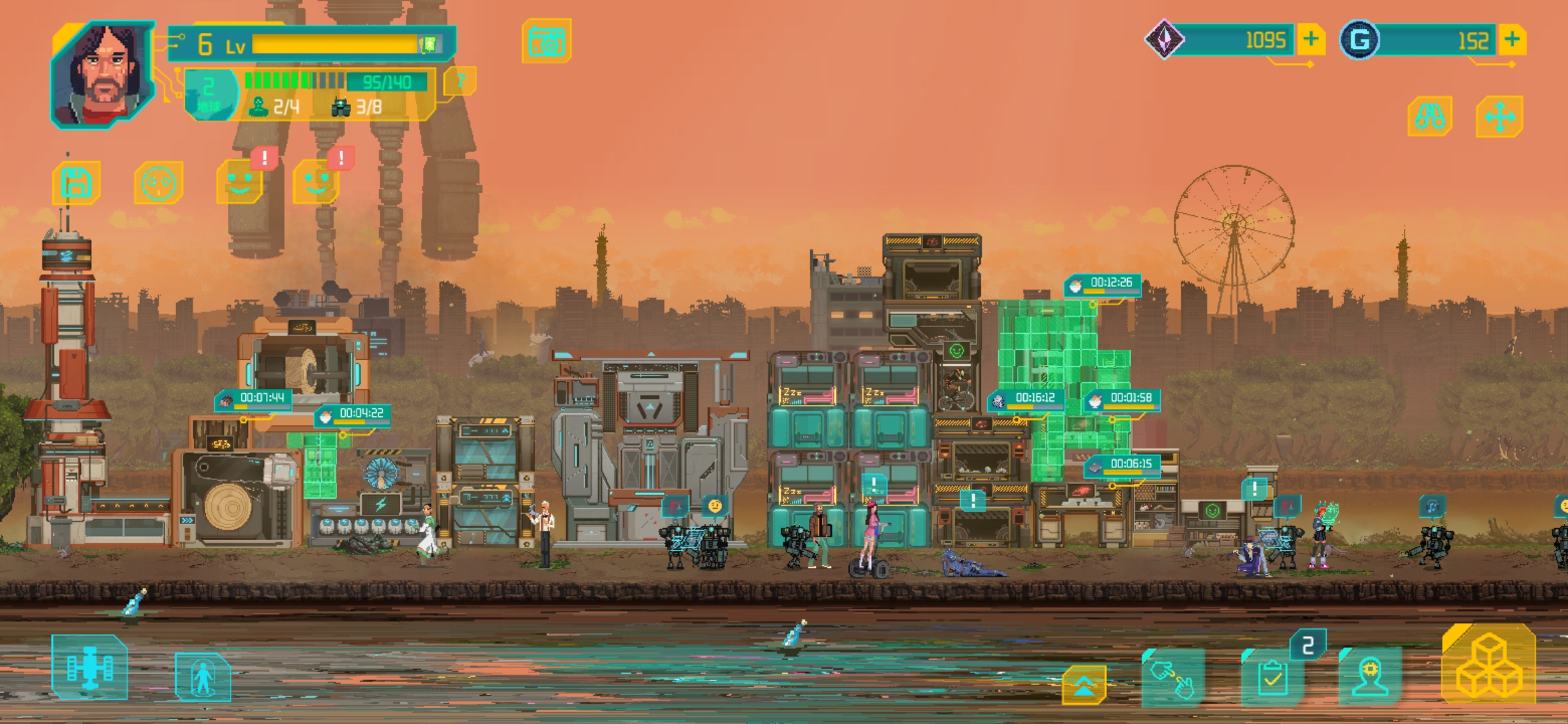Screen dimensions: 1568x724
Task: Open the two pointing hands button
Action: 1173,677
